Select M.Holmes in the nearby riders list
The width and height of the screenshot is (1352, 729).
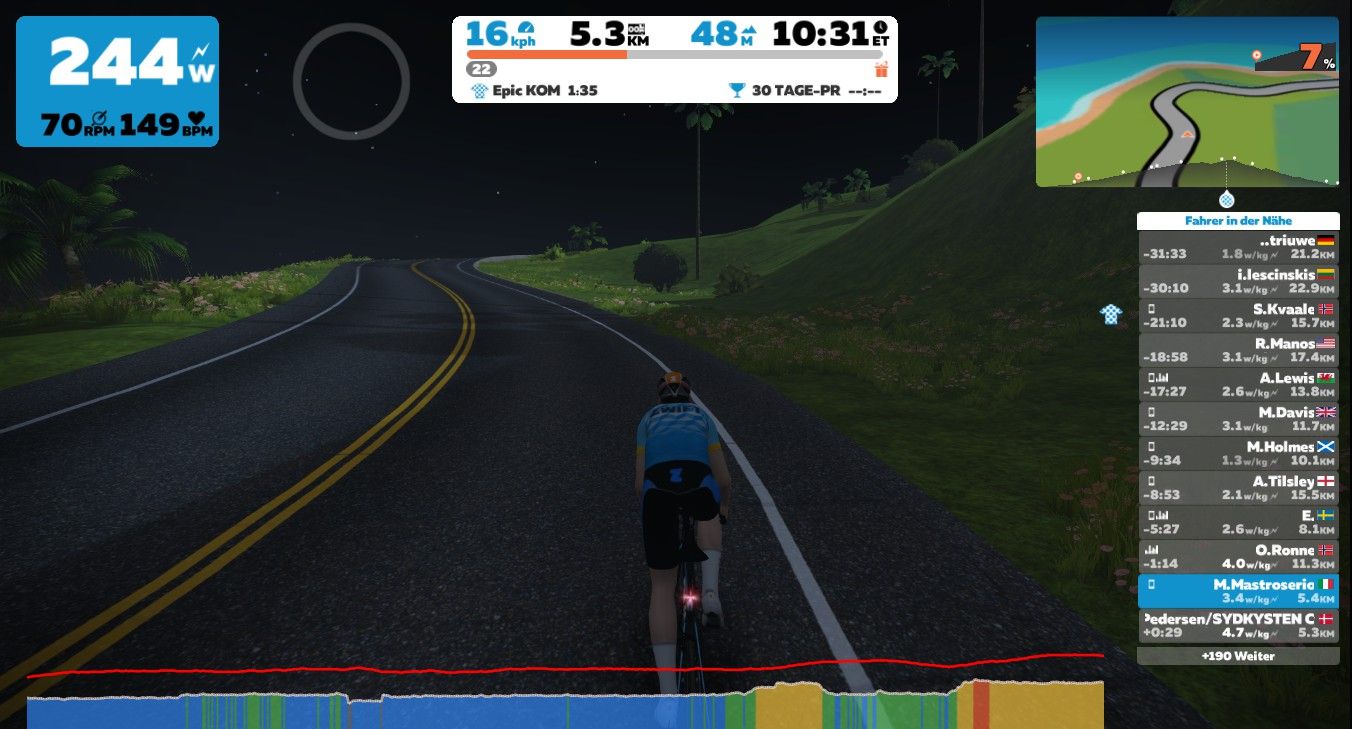pyautogui.click(x=1238, y=453)
